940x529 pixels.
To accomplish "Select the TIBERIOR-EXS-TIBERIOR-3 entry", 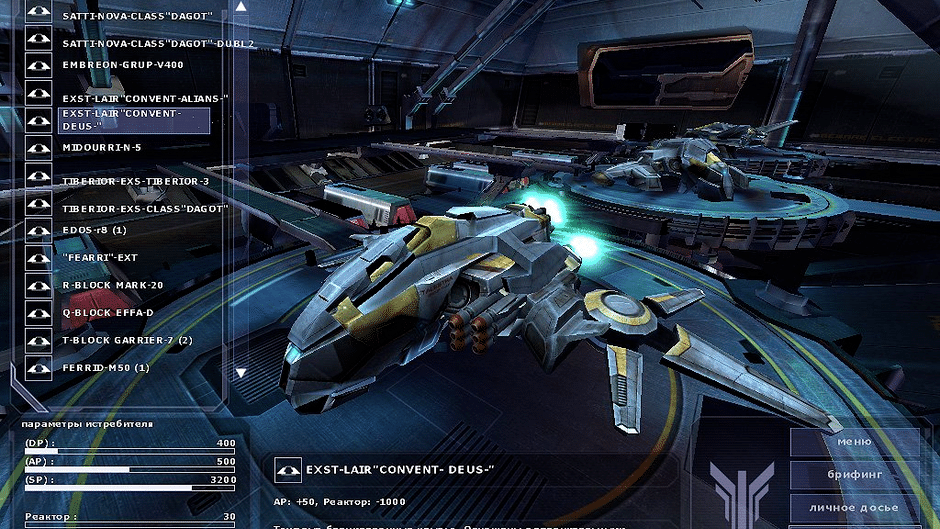I will click(135, 182).
